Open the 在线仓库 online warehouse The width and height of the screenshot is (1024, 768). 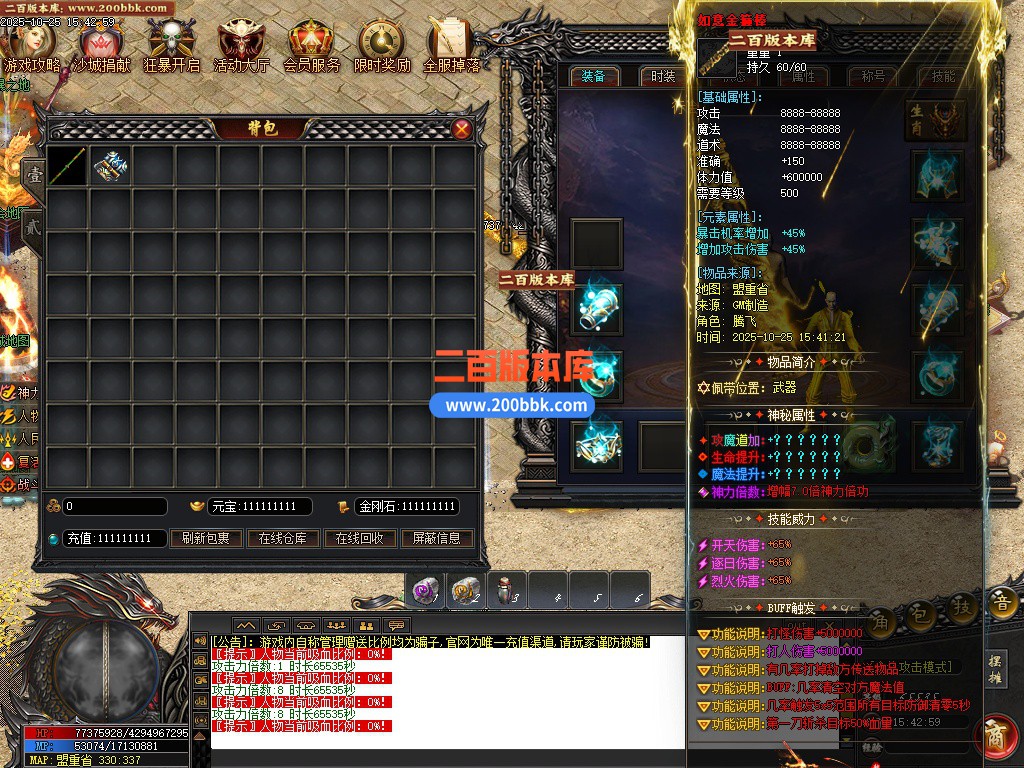(283, 538)
